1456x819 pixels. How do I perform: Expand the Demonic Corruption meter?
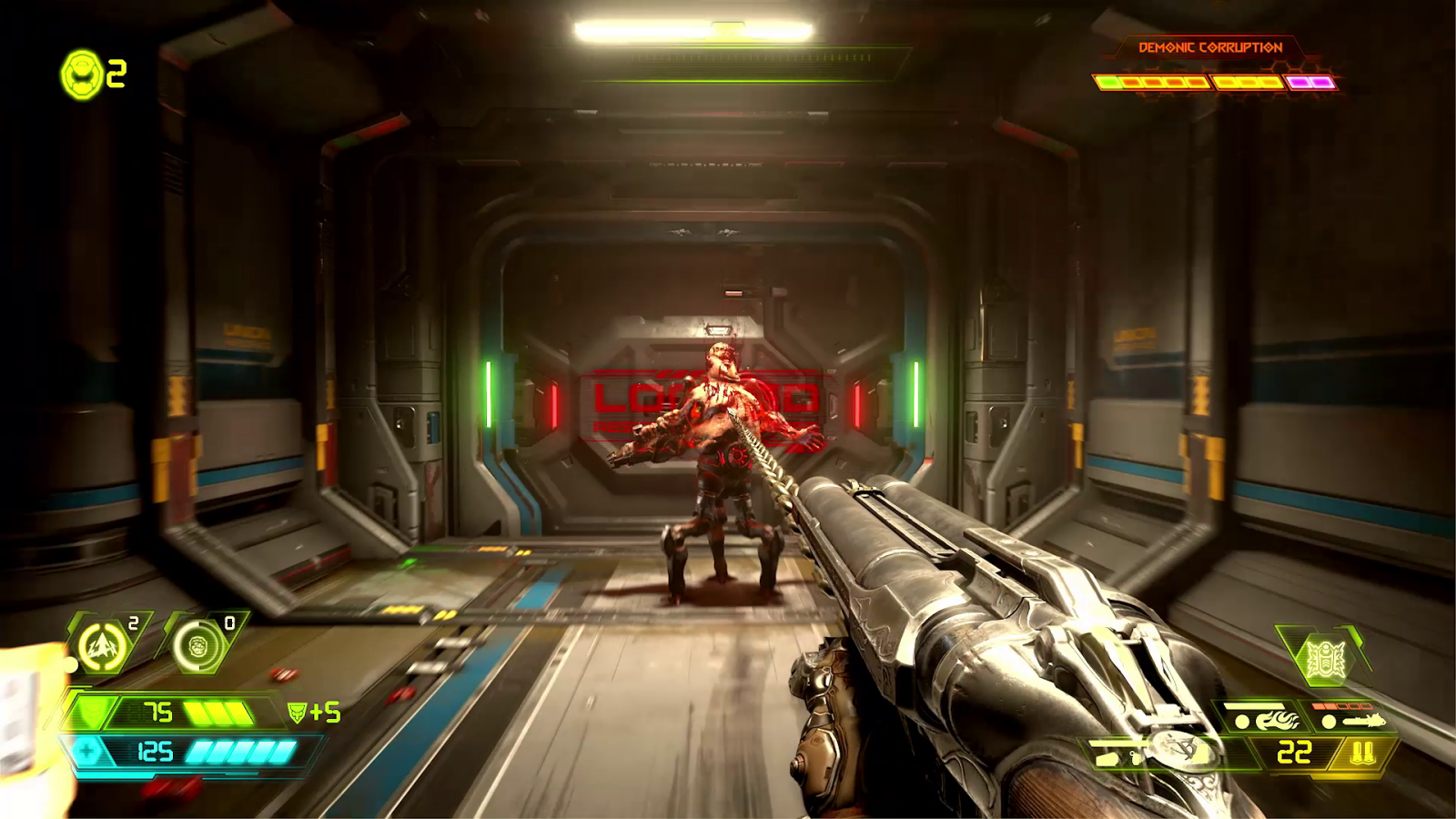pyautogui.click(x=1215, y=82)
